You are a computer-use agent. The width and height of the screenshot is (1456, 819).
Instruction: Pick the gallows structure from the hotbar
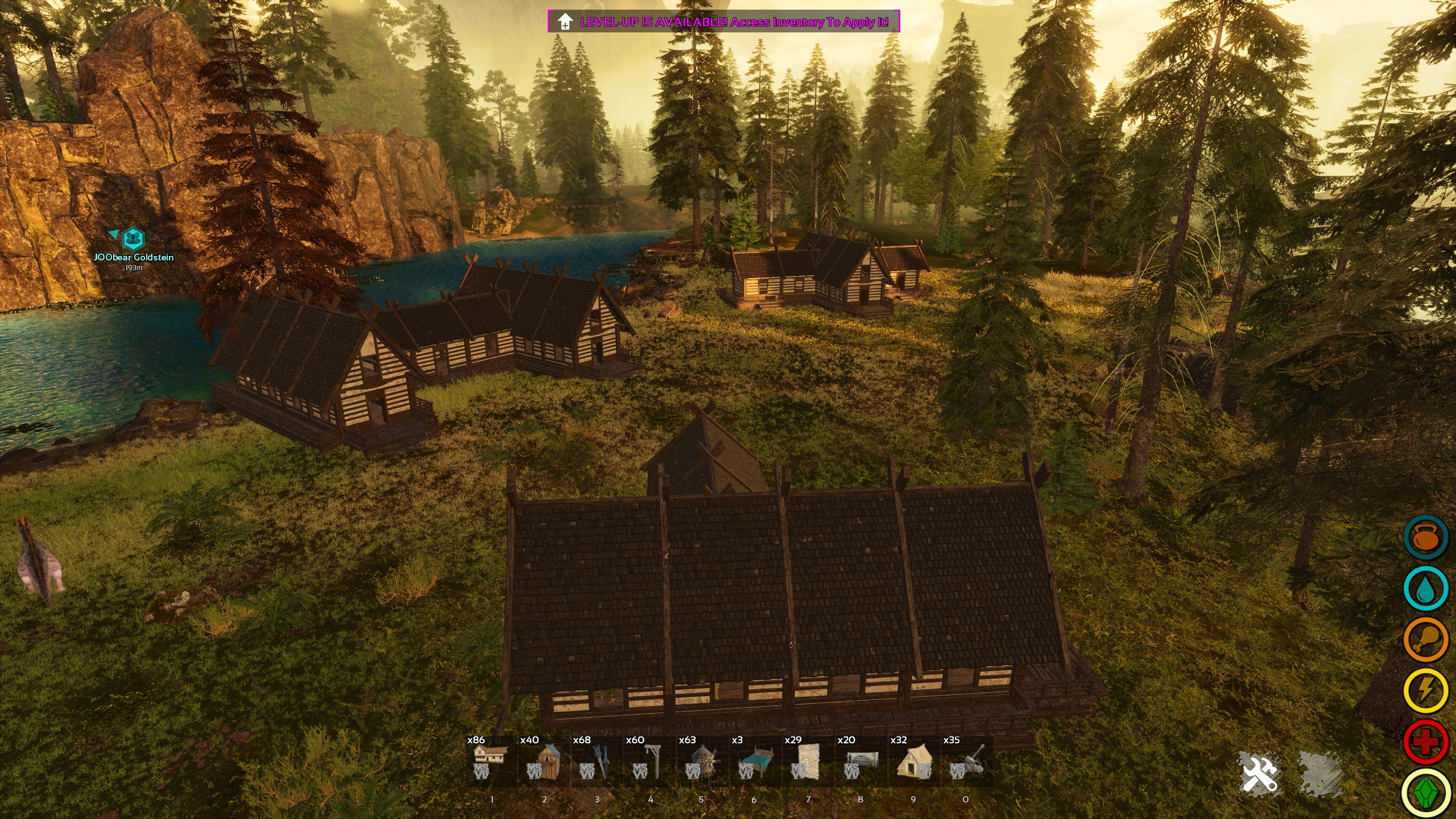pos(650,762)
